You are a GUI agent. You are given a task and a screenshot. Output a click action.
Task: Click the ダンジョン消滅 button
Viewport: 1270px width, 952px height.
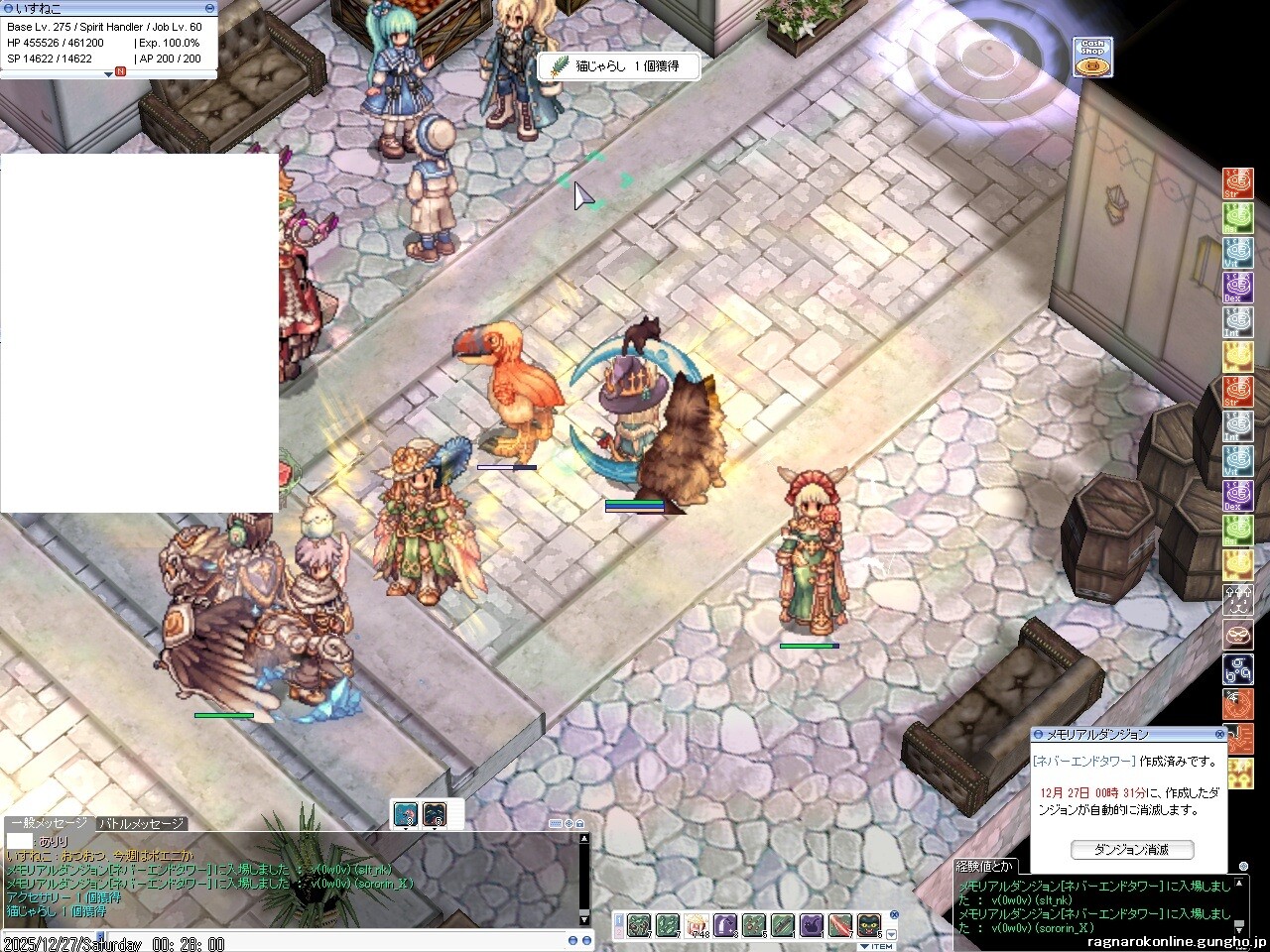pyautogui.click(x=1132, y=850)
